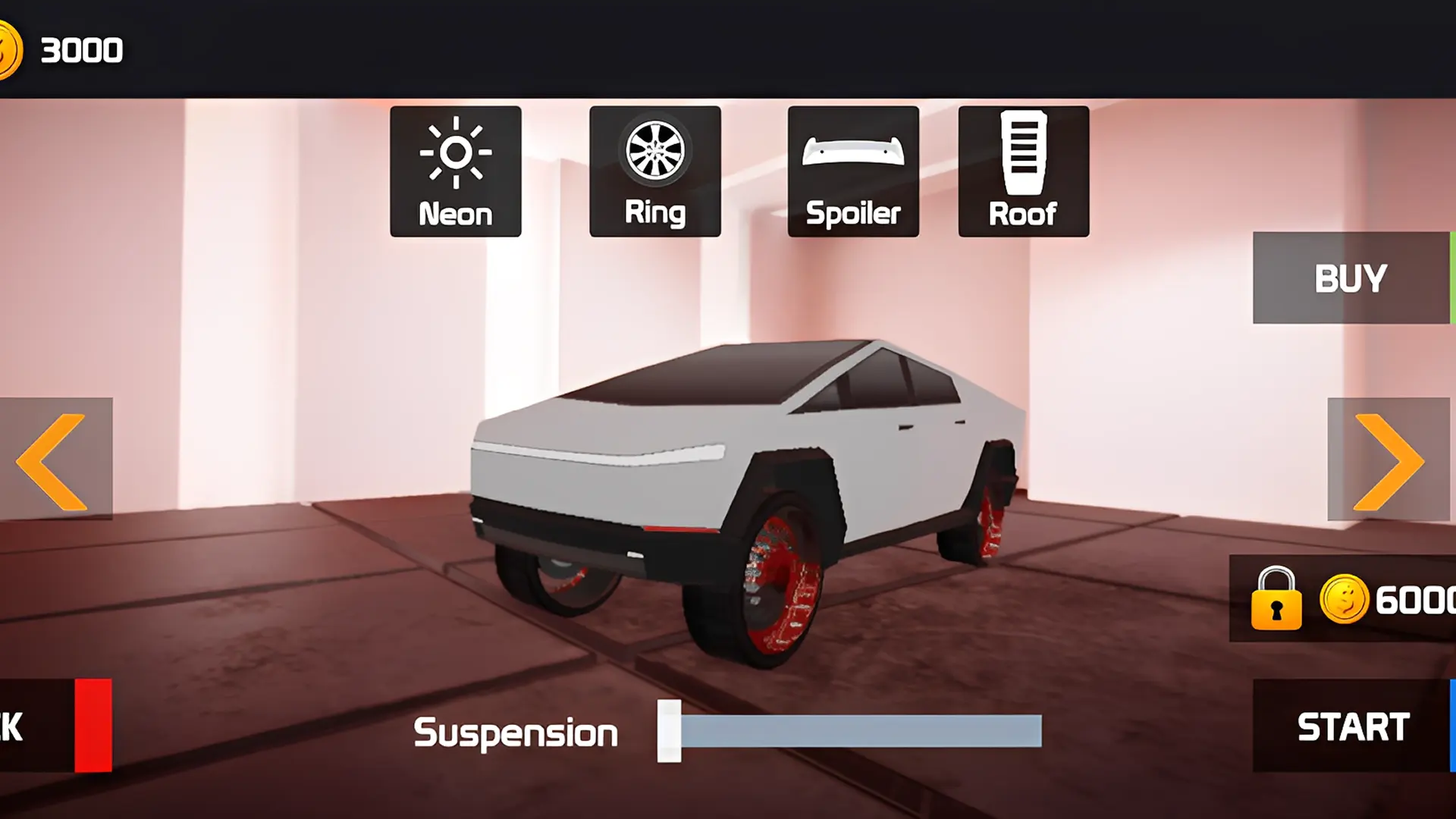Viewport: 1456px width, 819px height.
Task: Go to the previous car with left arrow
Action: pyautogui.click(x=55, y=460)
